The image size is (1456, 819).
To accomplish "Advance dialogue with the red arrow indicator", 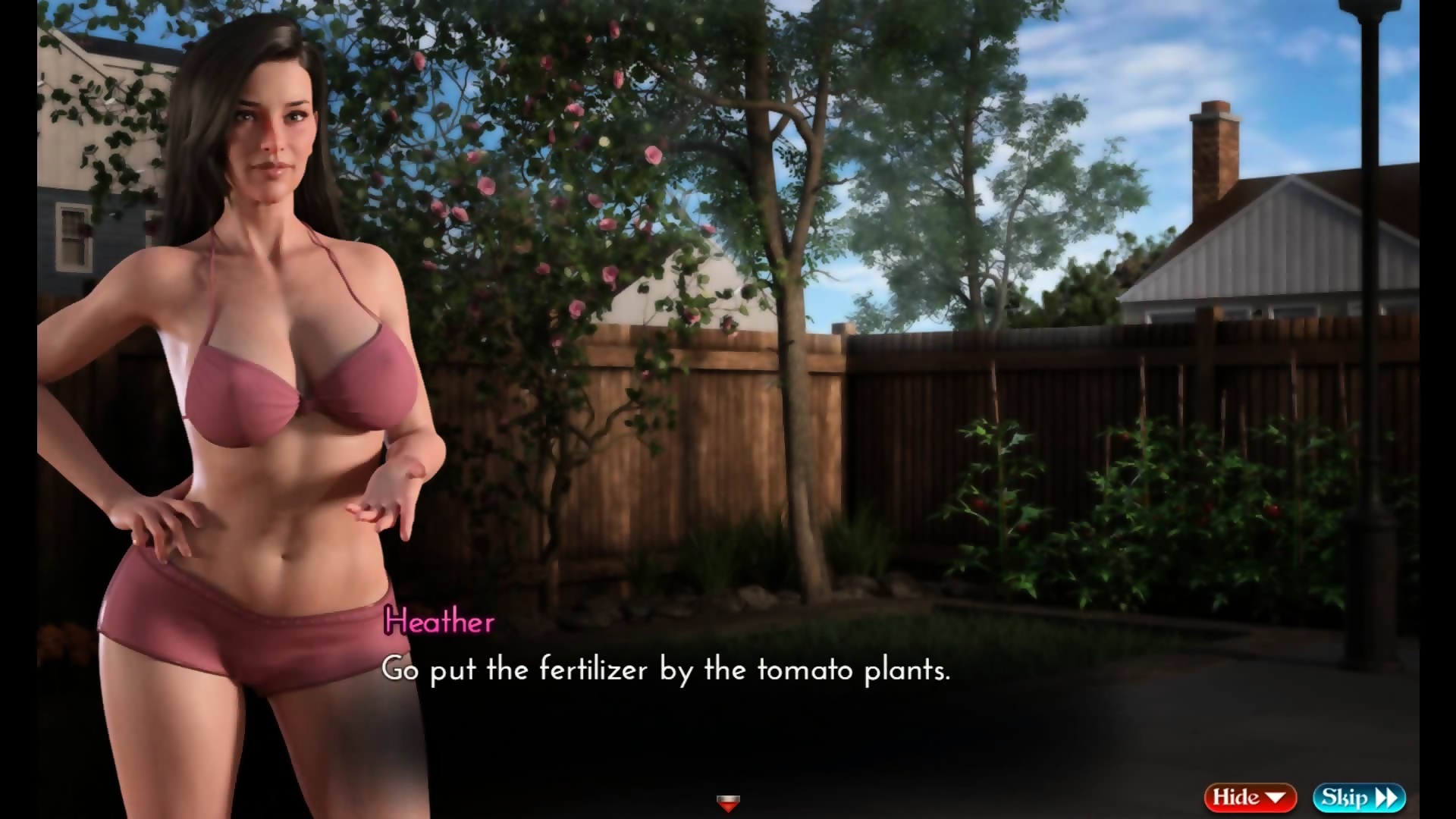I will click(x=728, y=803).
